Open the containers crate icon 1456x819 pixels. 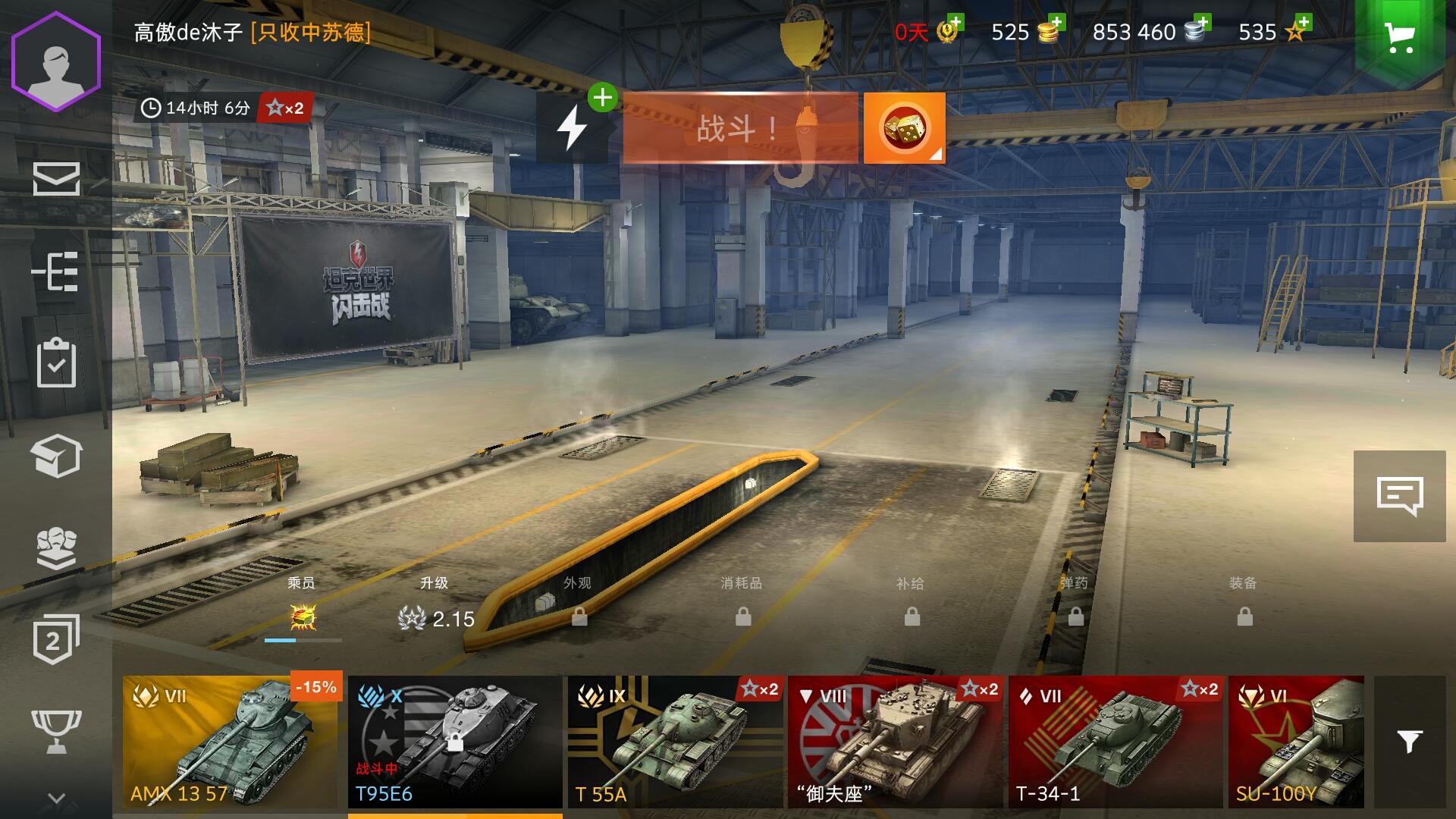(x=58, y=457)
